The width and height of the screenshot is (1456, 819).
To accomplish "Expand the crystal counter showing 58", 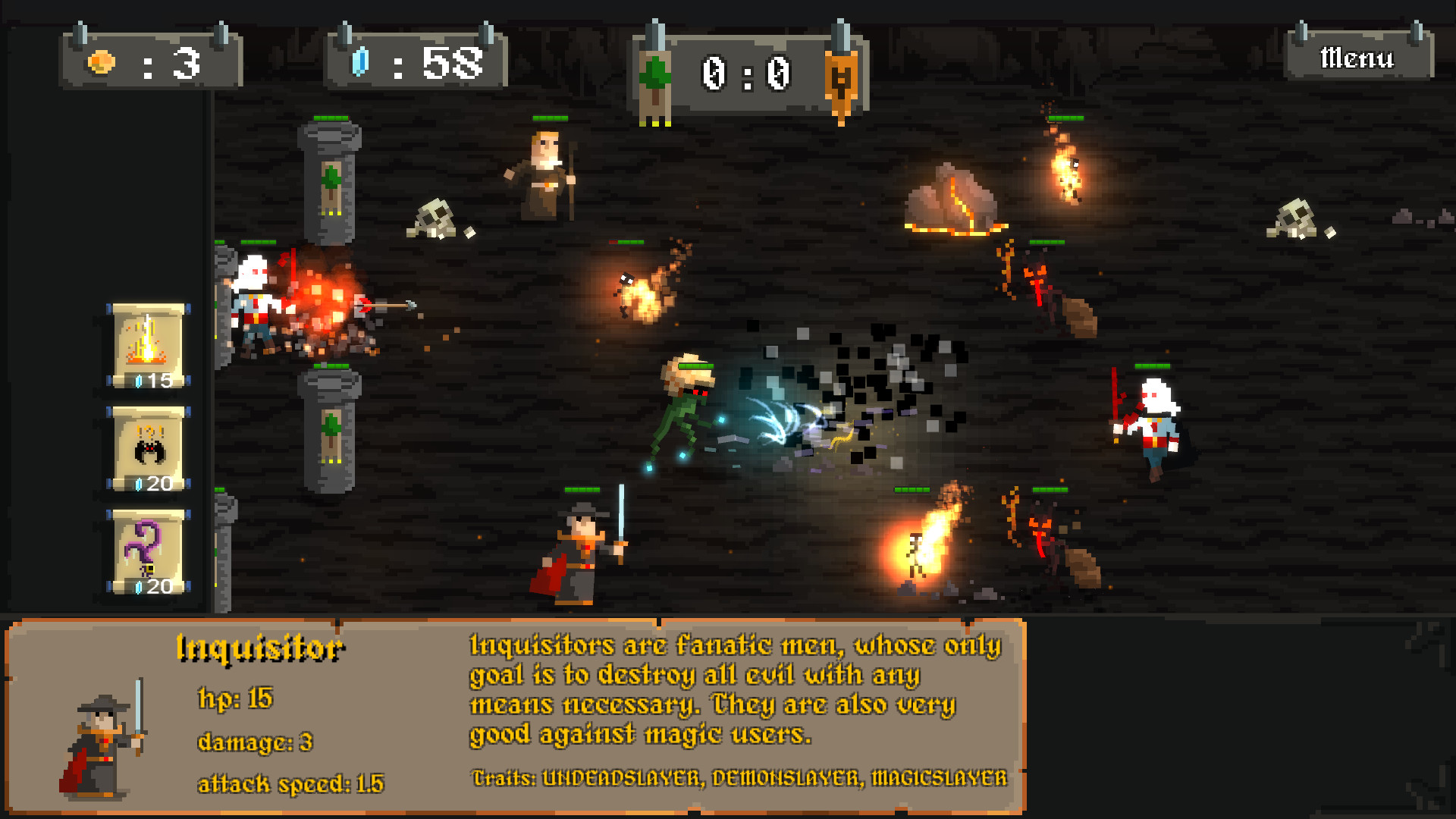I will click(x=417, y=59).
